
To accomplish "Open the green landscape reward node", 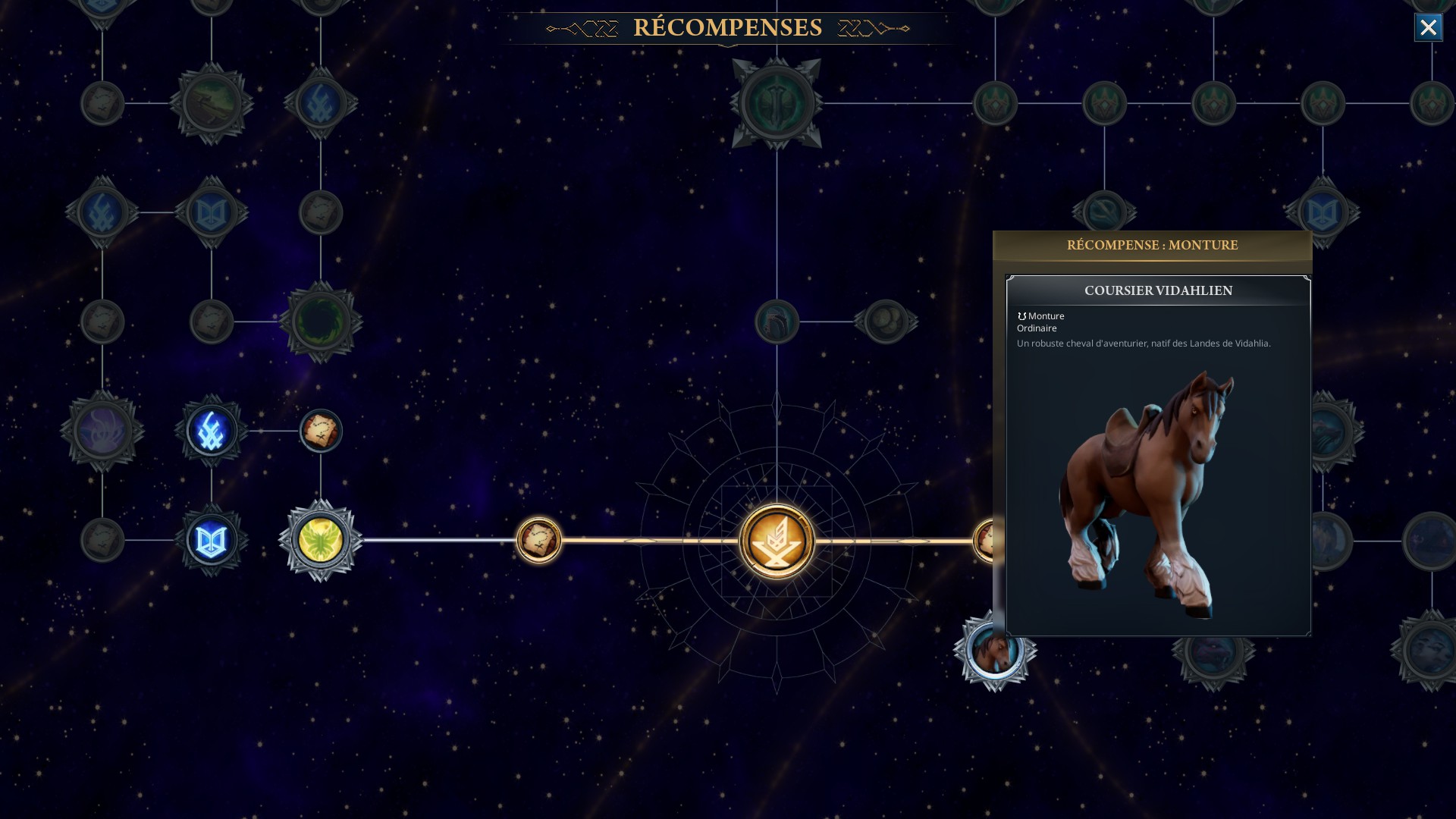I will click(212, 103).
